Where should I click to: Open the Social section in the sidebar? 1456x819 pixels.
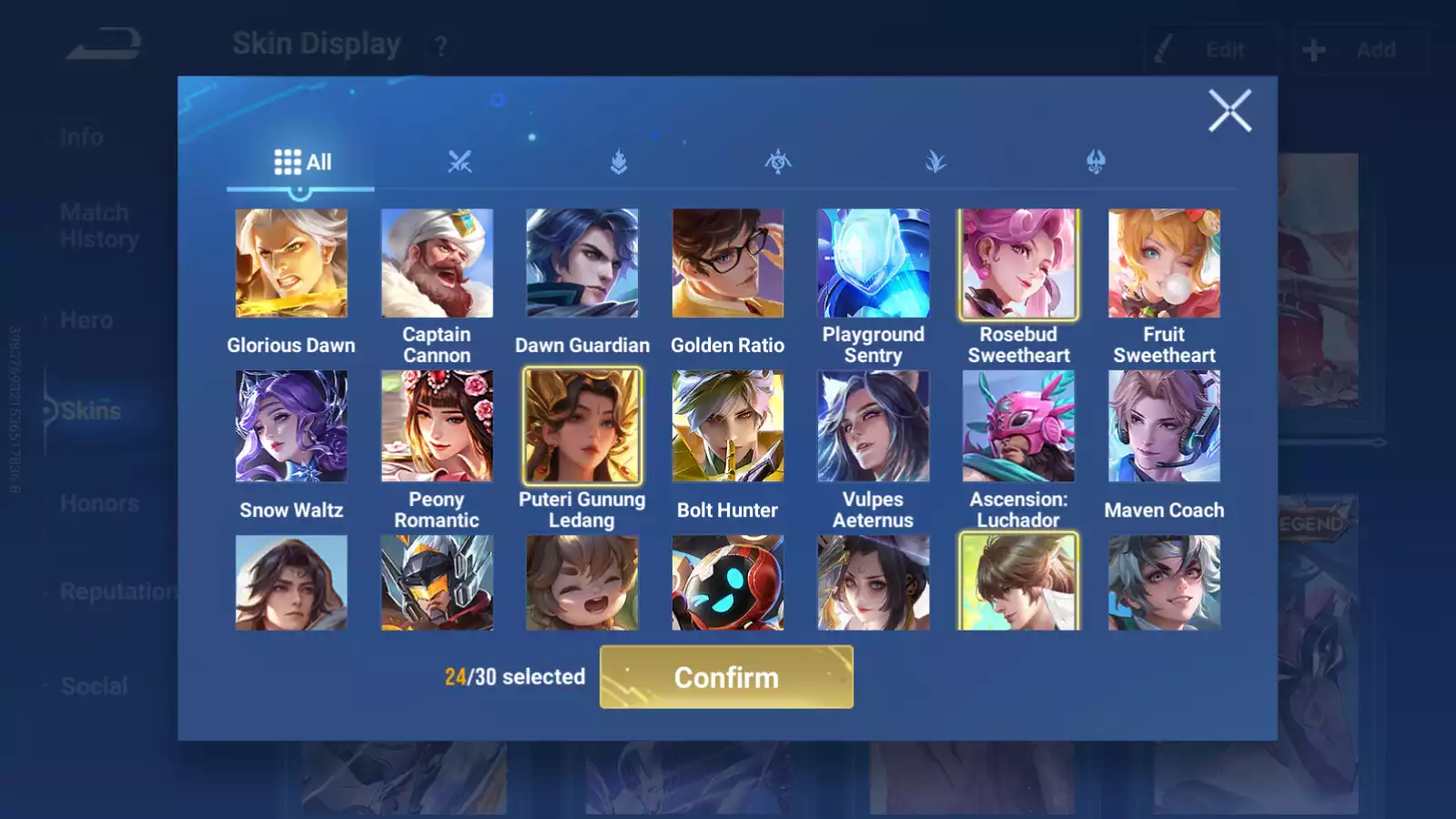(94, 686)
